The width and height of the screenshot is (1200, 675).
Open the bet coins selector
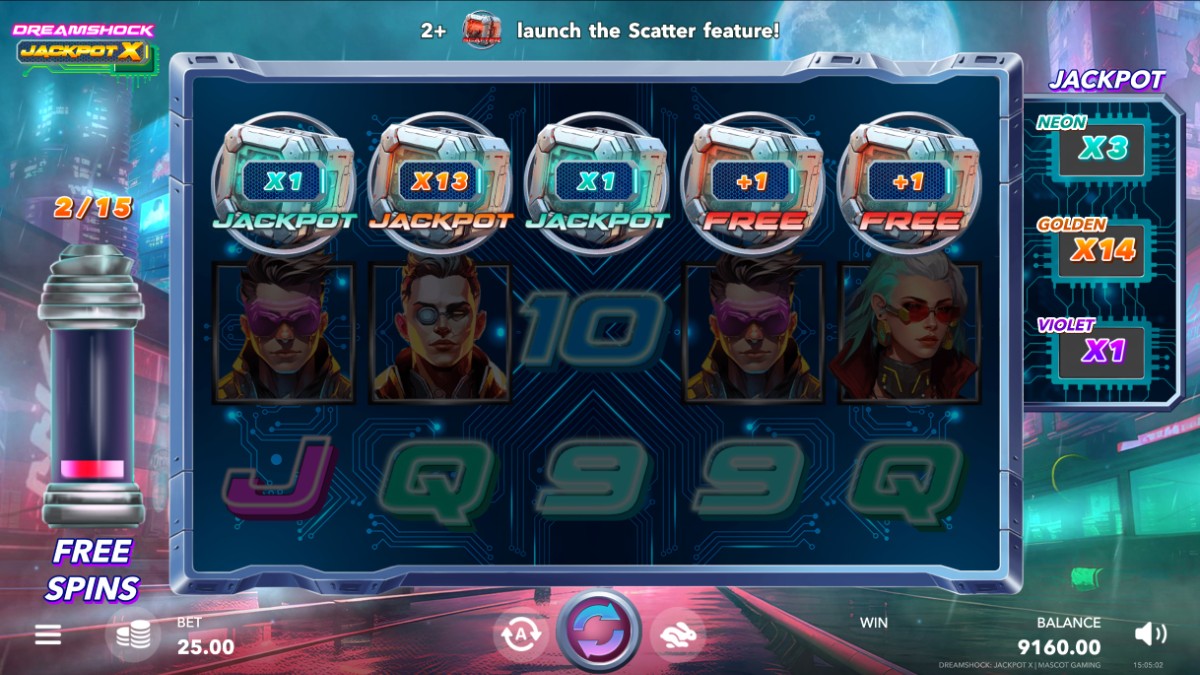pos(133,636)
